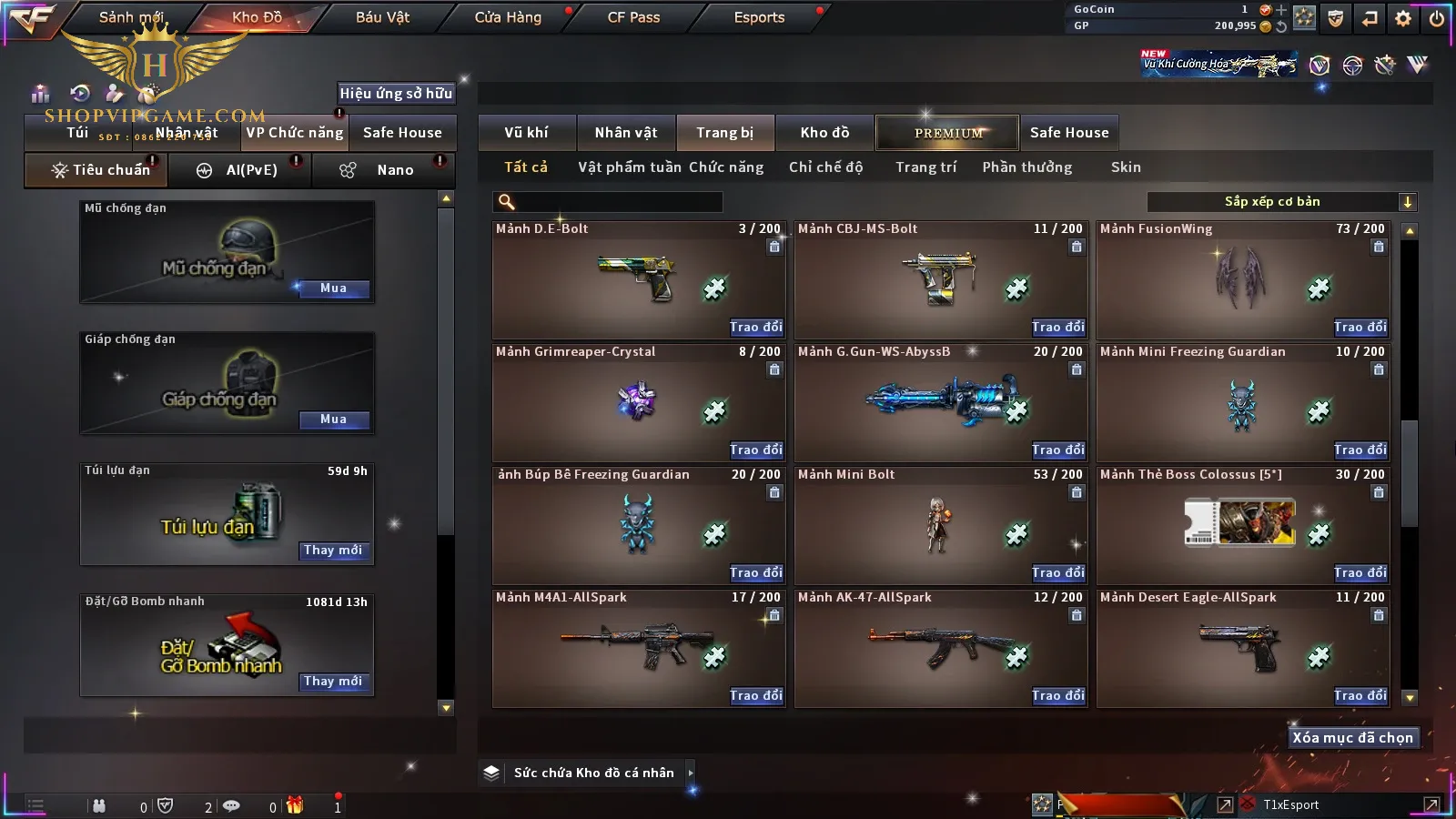Delete the selected items with Xóa mục đã chọn
This screenshot has height=819, width=1456.
click(1352, 738)
